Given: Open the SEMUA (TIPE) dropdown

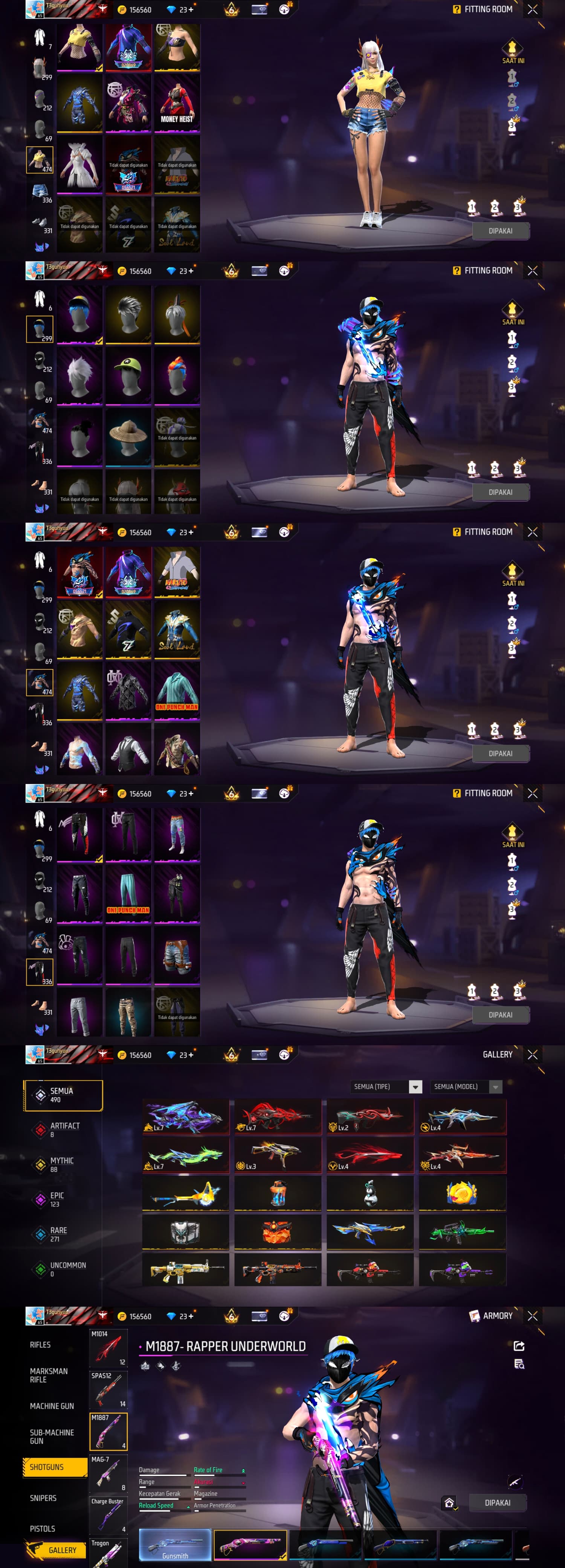Looking at the screenshot, I should 386,1087.
